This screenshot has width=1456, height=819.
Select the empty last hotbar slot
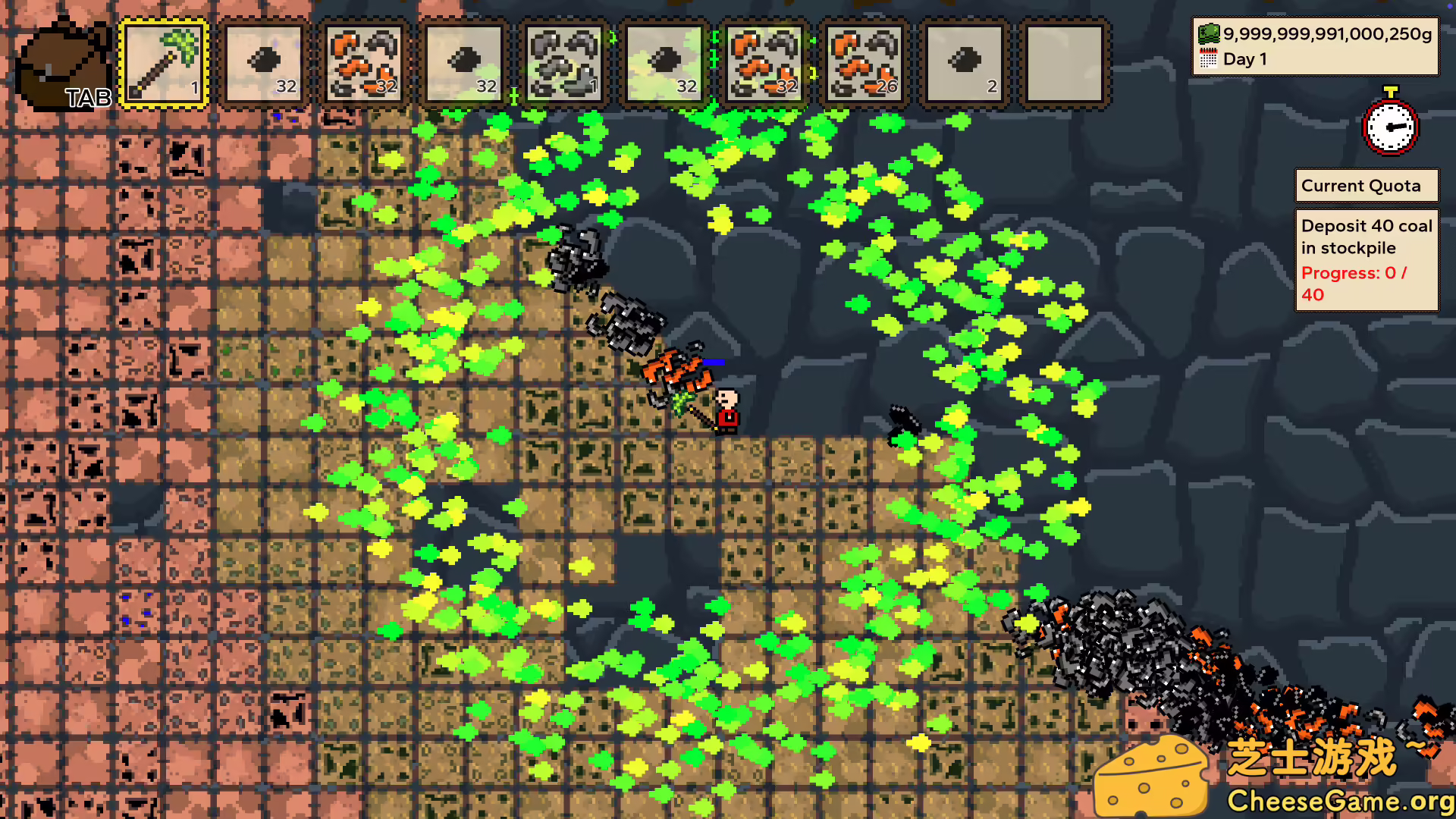point(1062,62)
